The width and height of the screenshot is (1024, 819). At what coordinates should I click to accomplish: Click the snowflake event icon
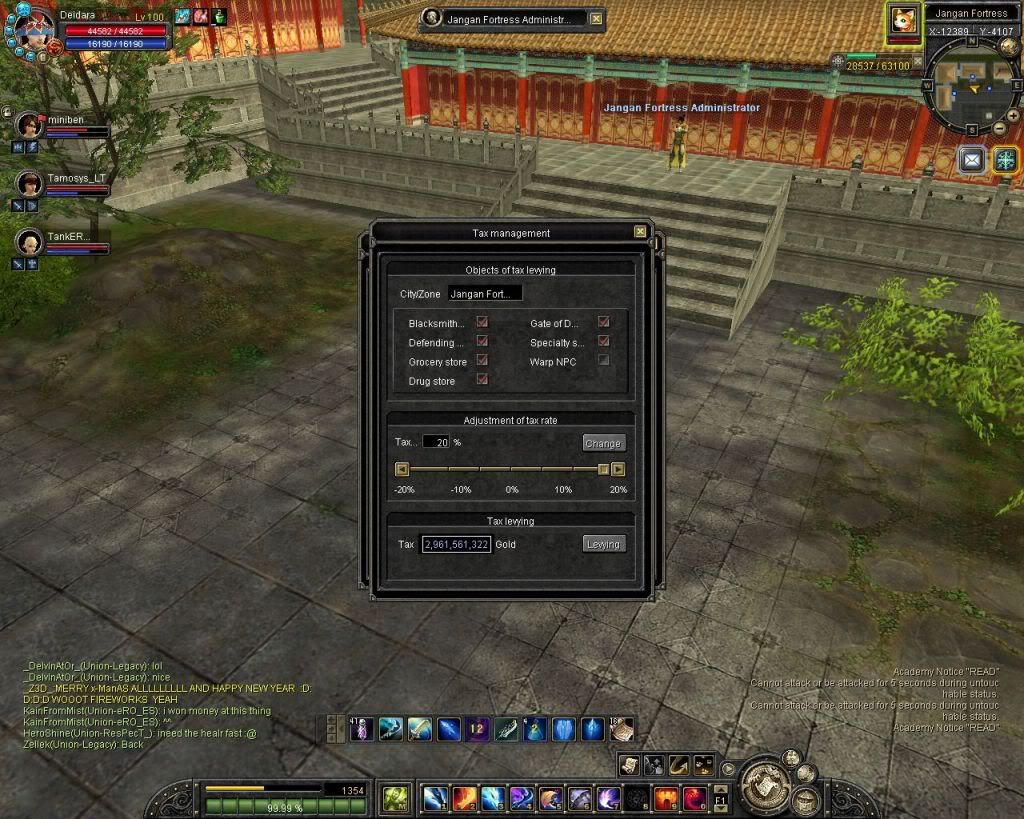click(x=1004, y=159)
